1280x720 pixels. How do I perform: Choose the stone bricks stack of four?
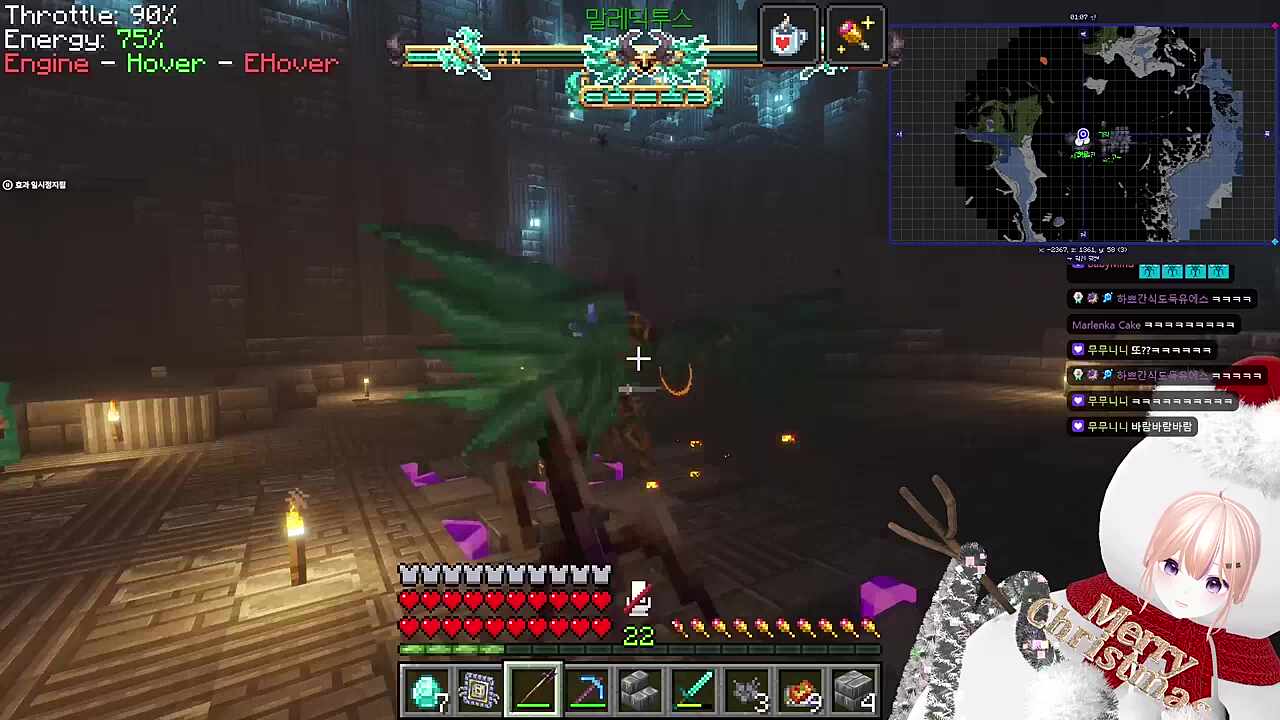[855, 691]
